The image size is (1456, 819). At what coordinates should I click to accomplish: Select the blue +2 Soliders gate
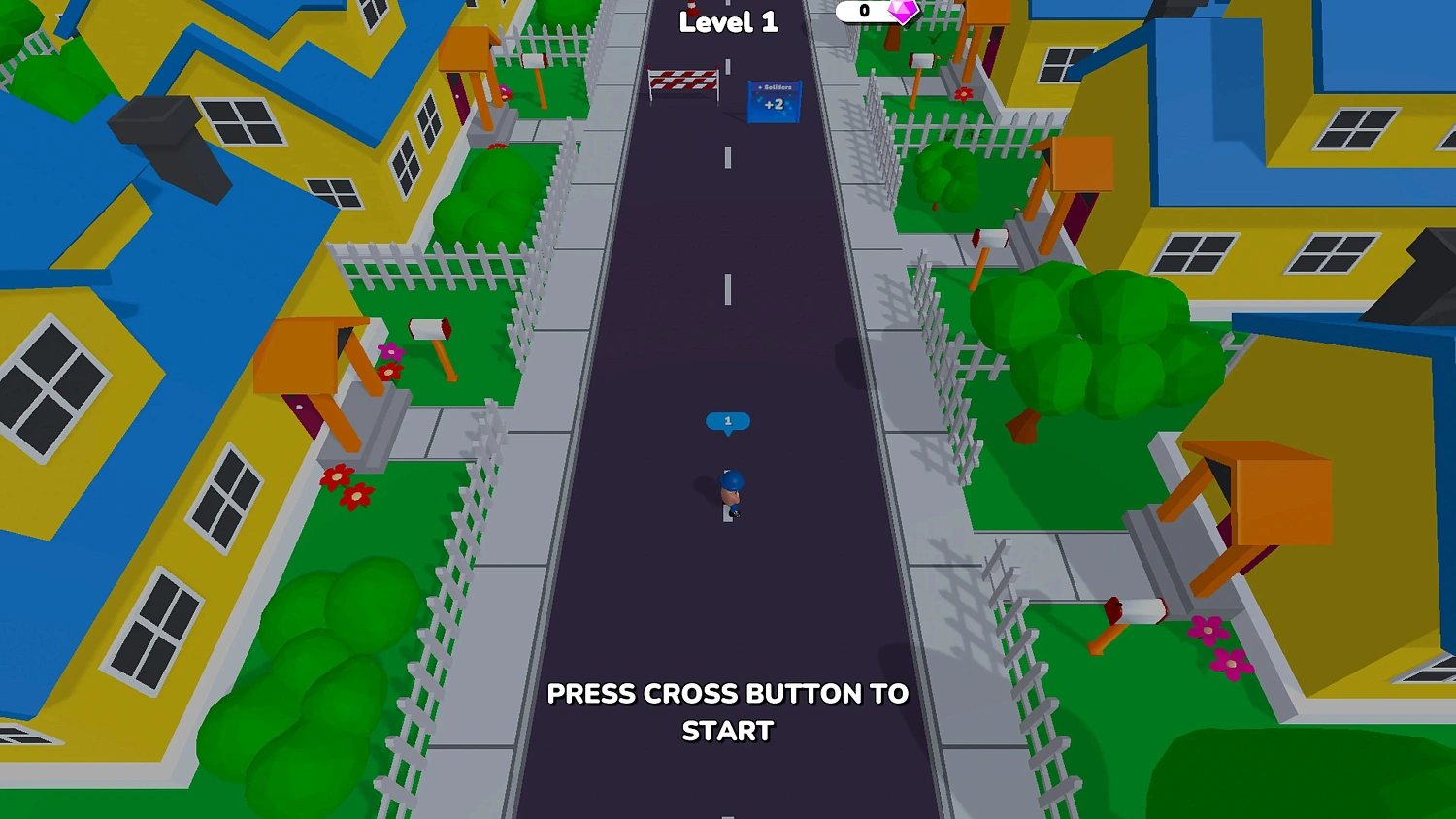click(x=772, y=100)
